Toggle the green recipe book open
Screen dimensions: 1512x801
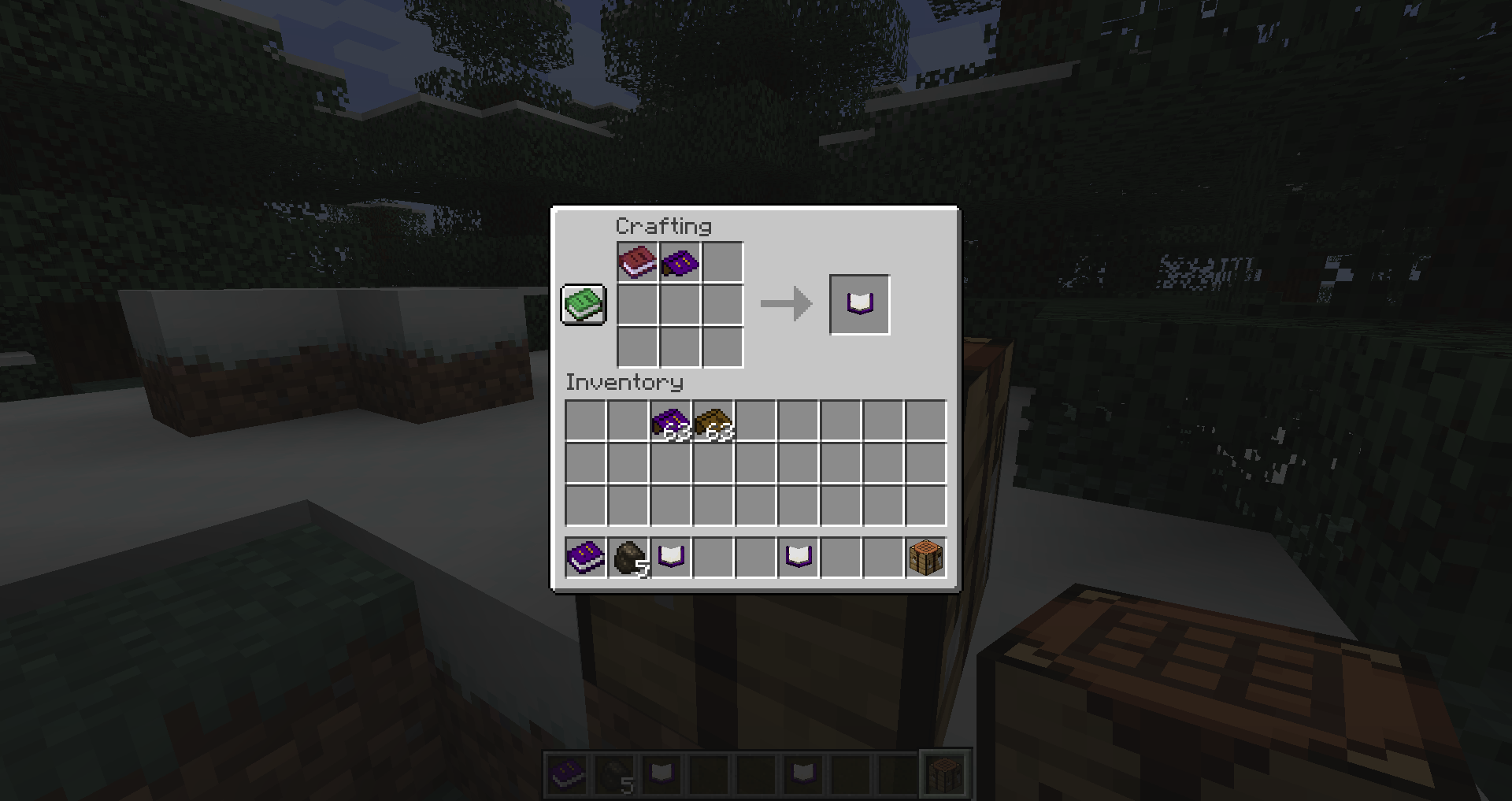coord(583,304)
